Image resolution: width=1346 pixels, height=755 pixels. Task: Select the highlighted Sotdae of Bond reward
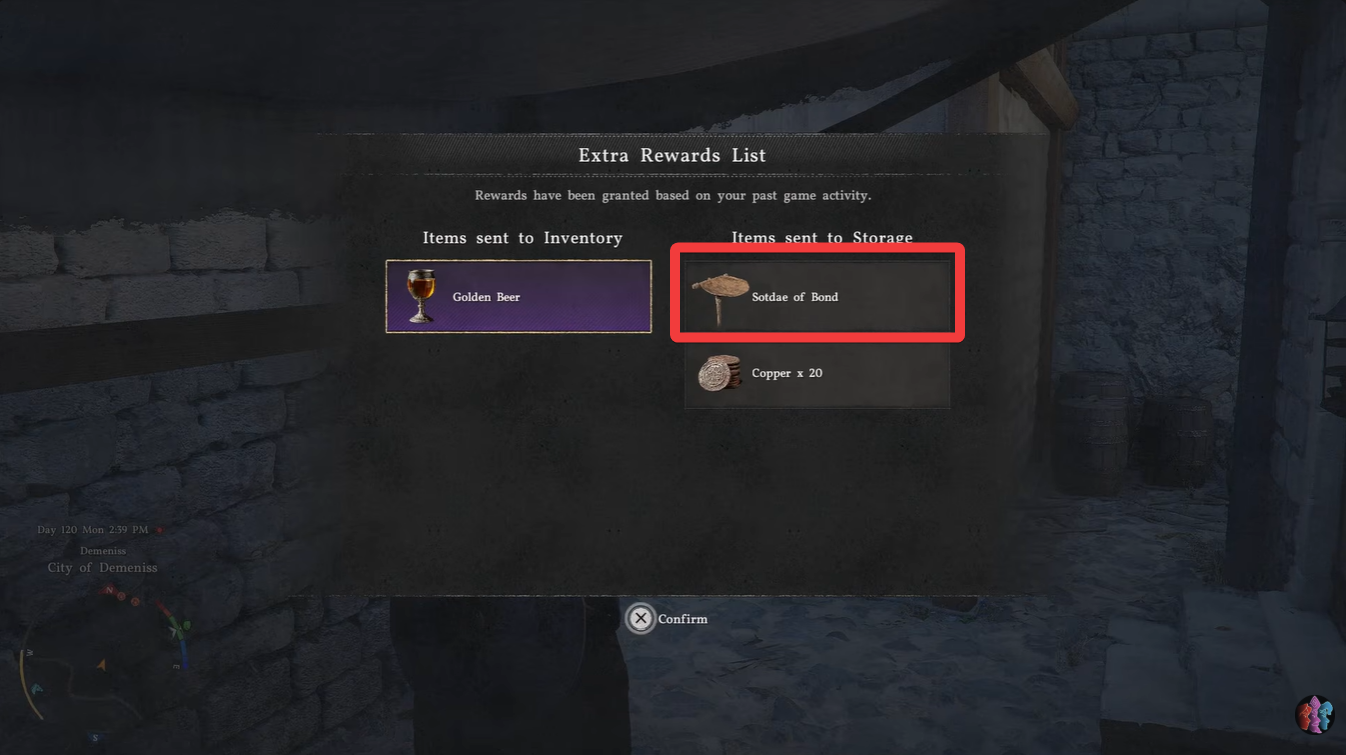[817, 295]
